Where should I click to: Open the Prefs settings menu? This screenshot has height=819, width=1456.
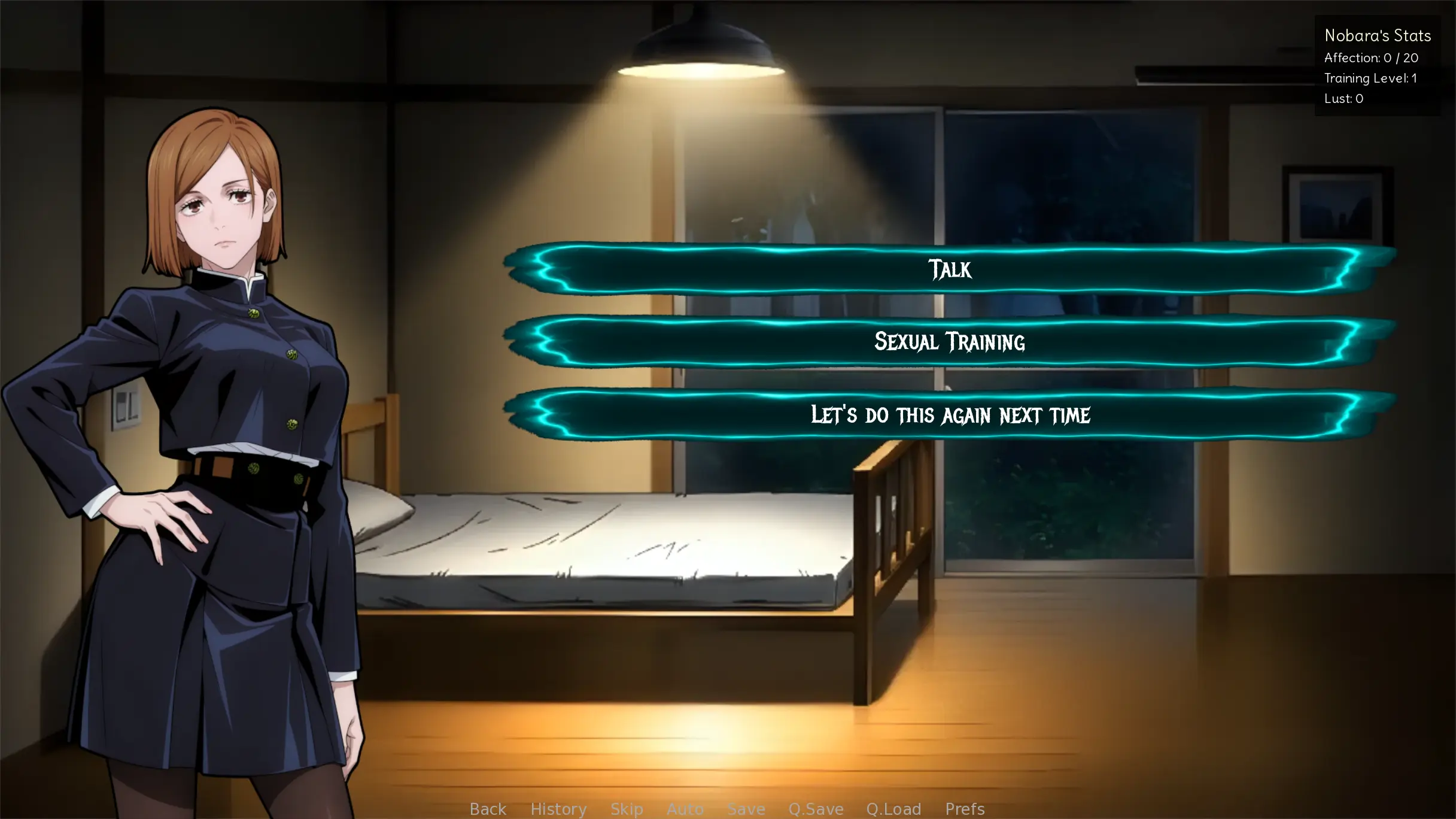[x=965, y=809]
